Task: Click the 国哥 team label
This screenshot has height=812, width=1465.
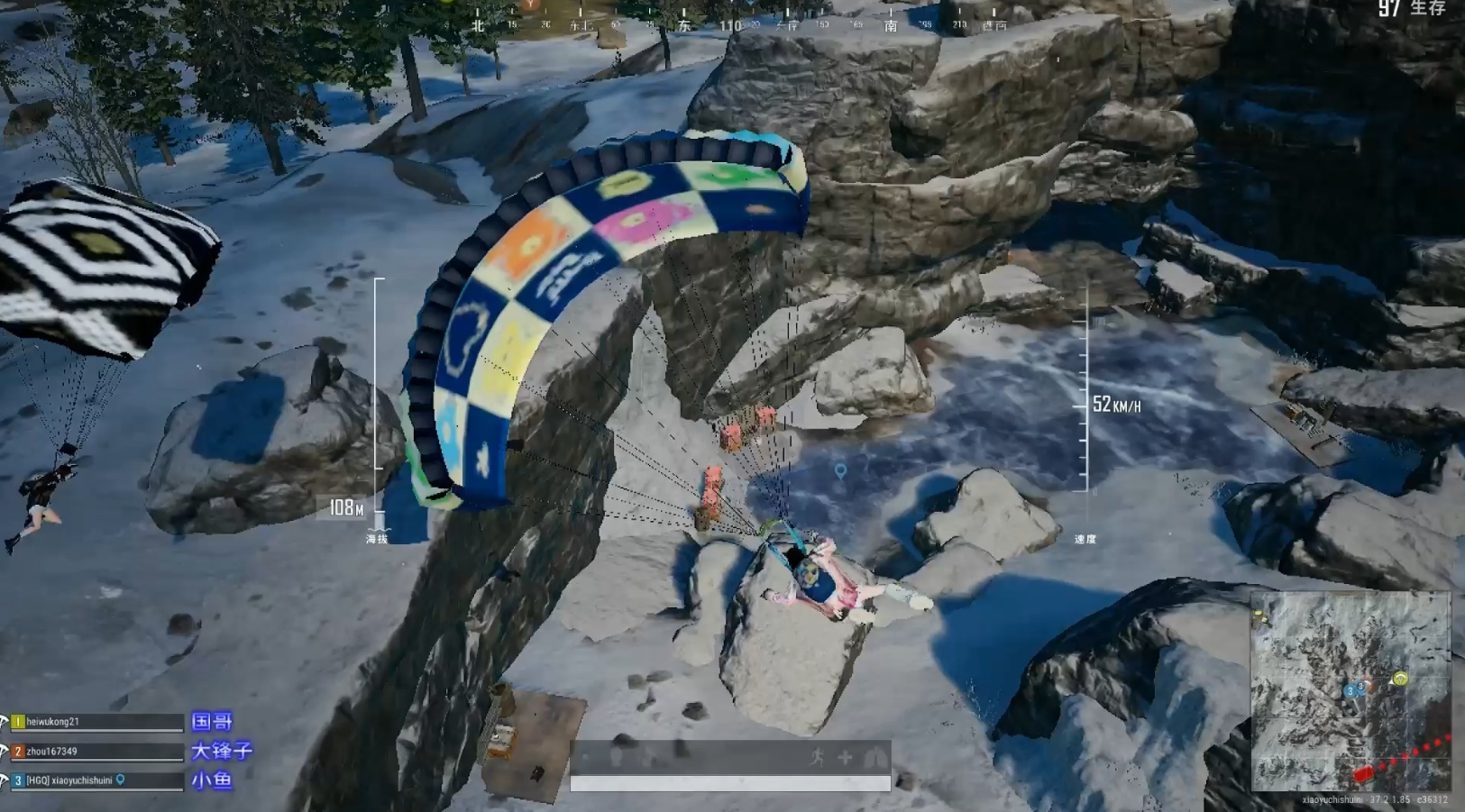Action: [211, 723]
